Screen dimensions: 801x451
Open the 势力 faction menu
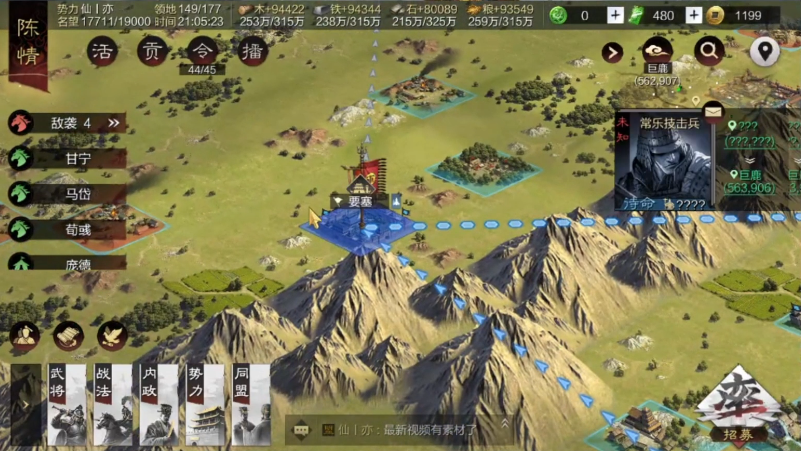tap(205, 404)
